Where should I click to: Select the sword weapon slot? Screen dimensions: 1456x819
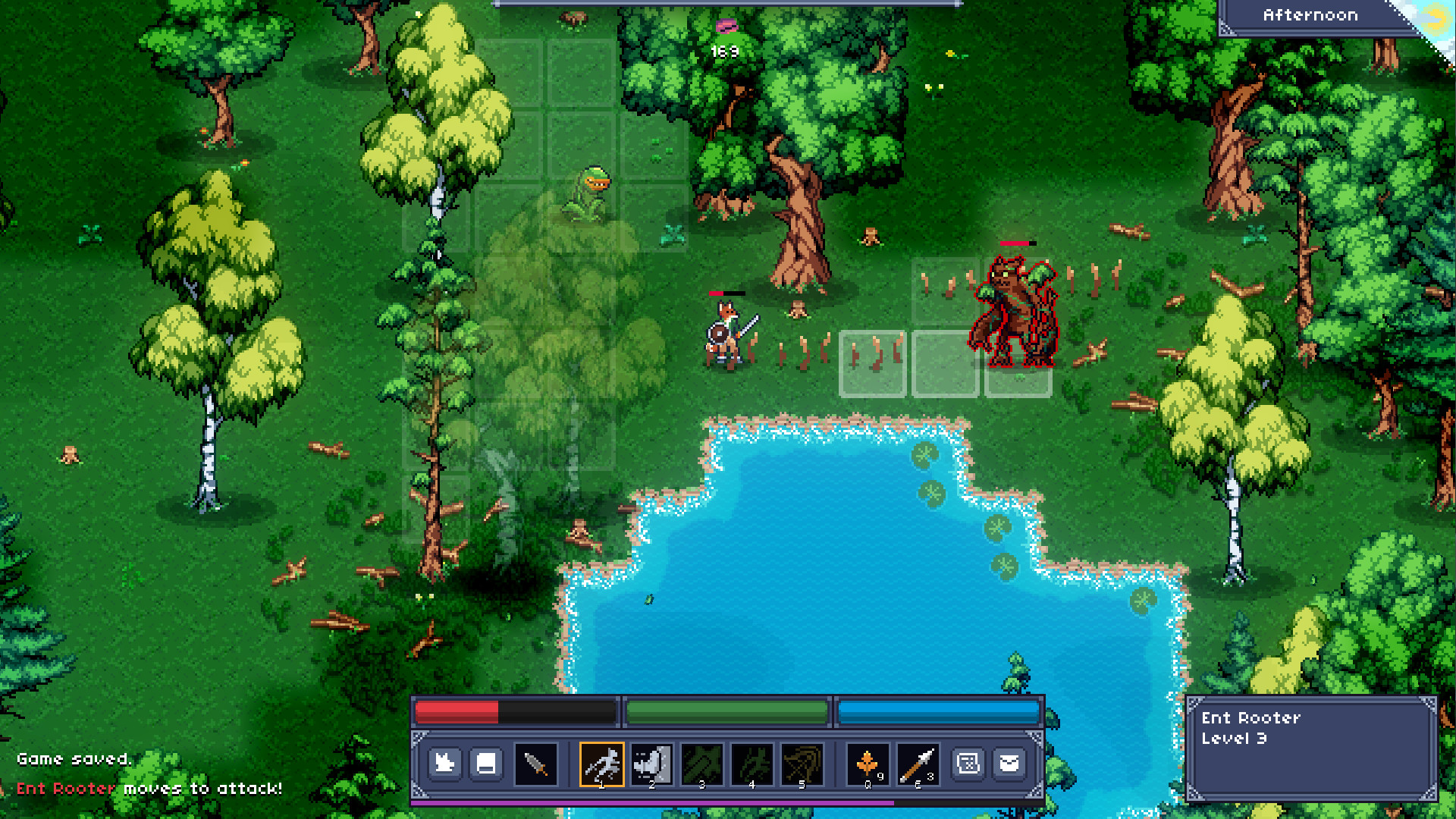click(535, 763)
